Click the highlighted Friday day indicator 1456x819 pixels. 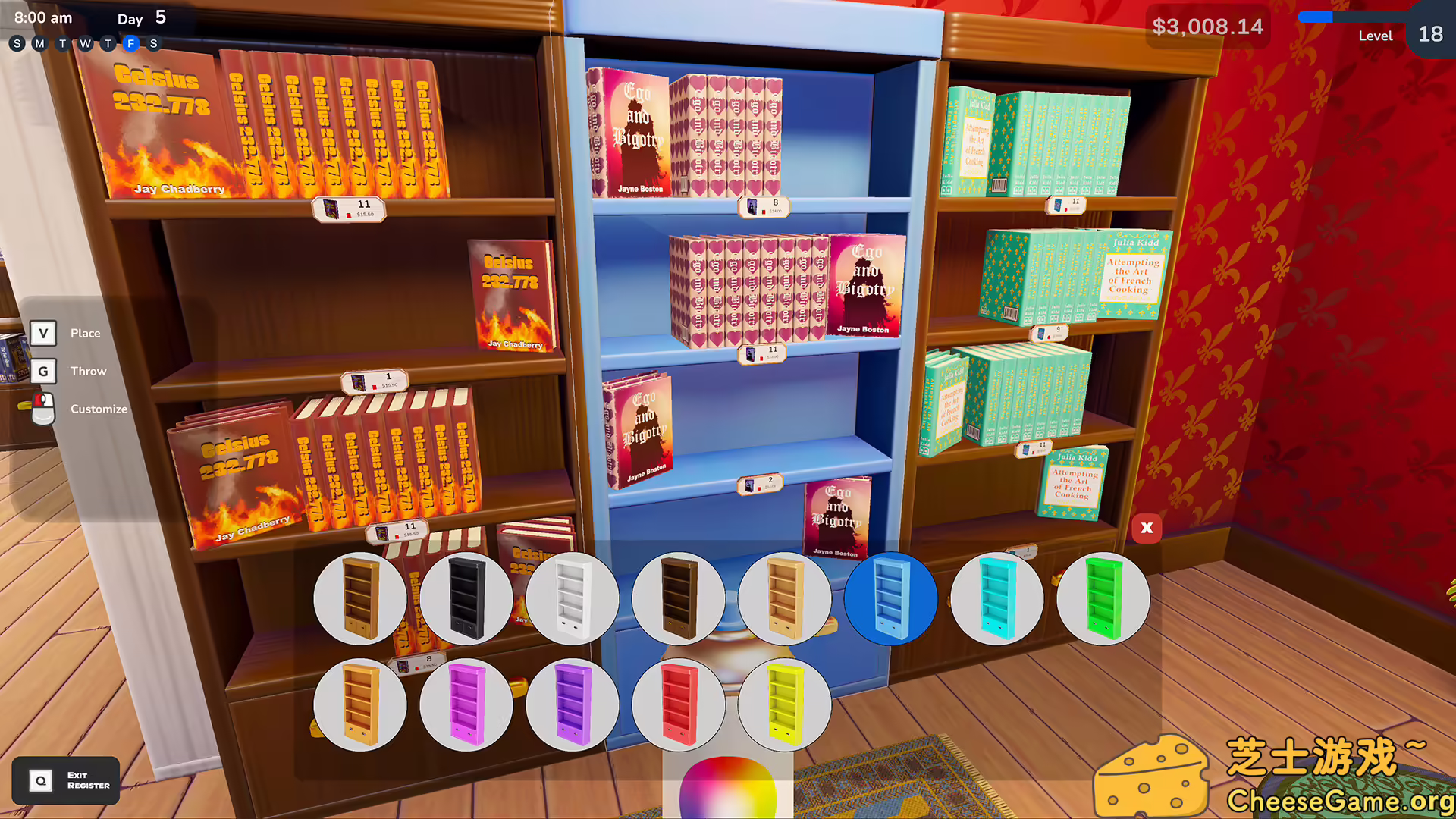130,44
